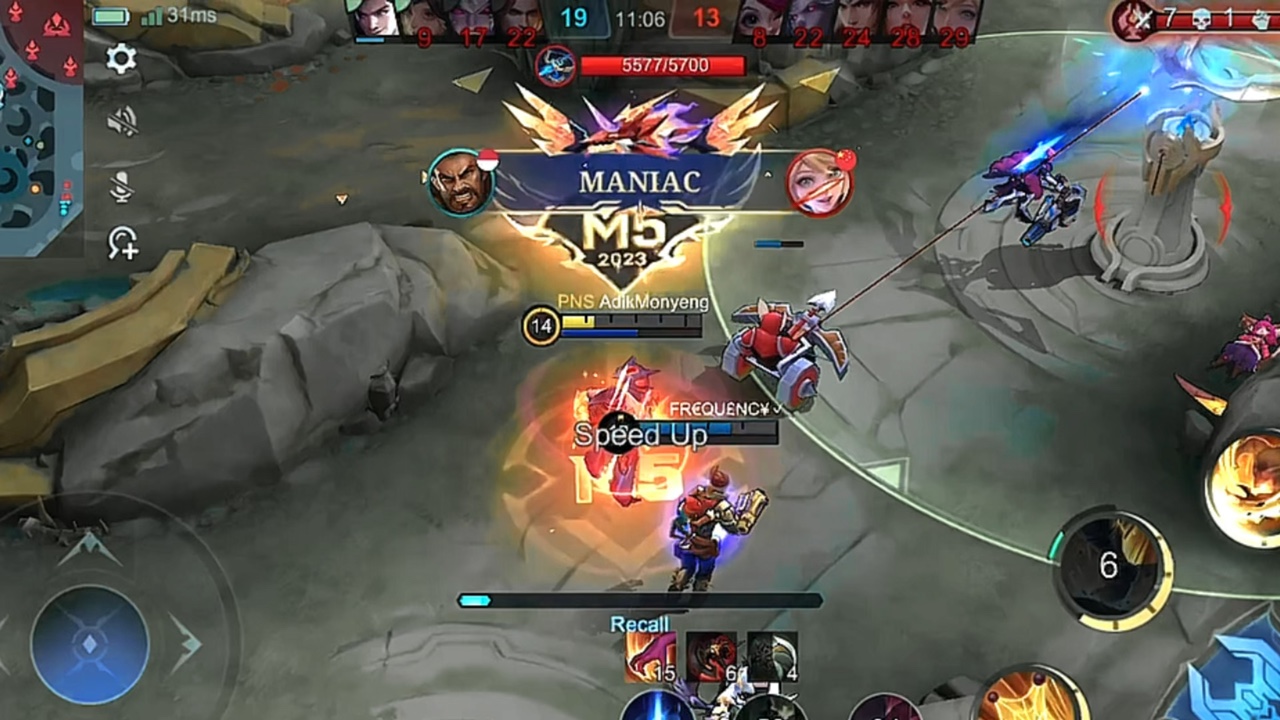1280x720 pixels.
Task: Tap the magnifier-plus camera icon
Action: pyautogui.click(x=123, y=243)
